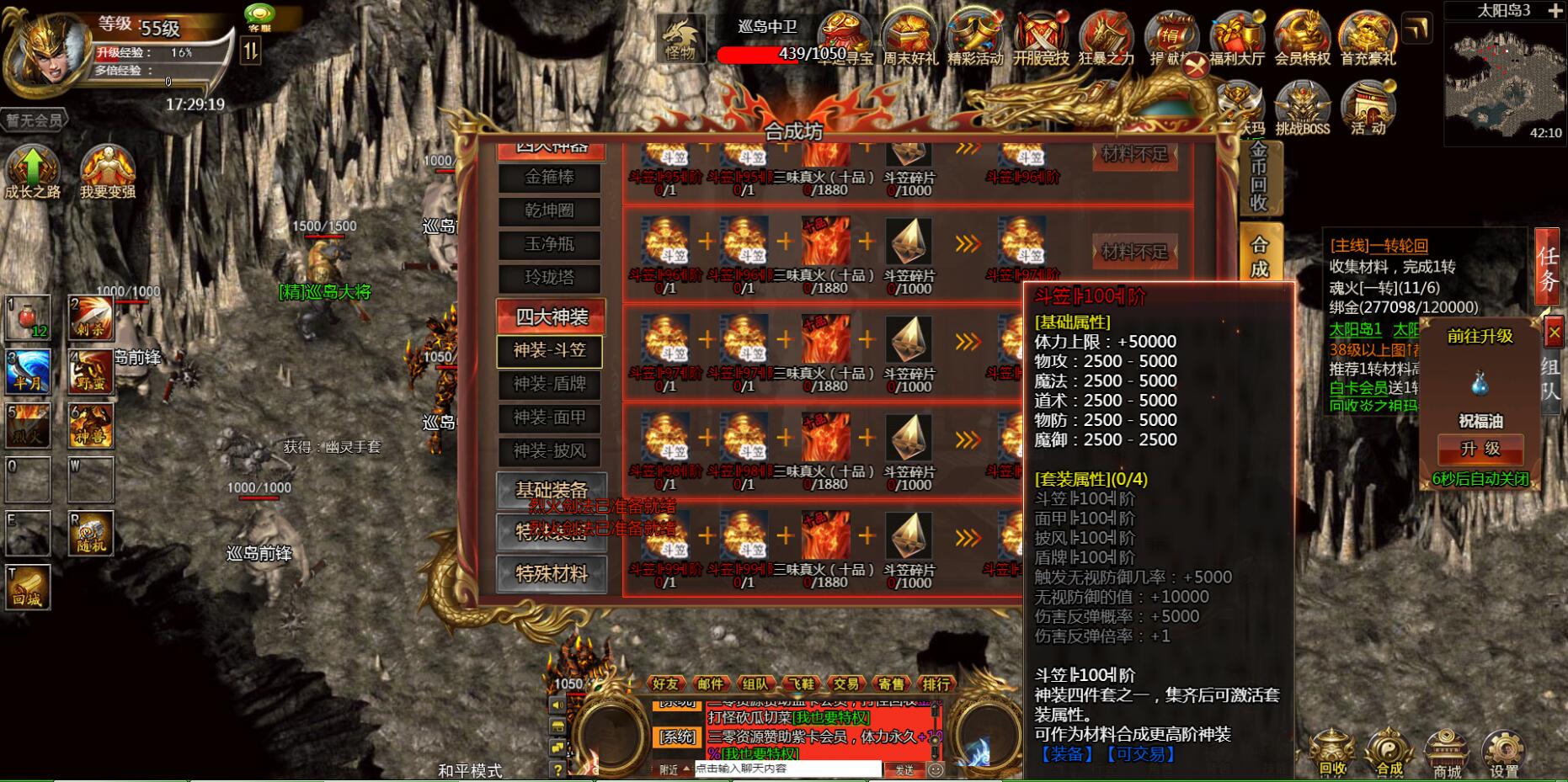
Task: Choose the 乾坤圈 entry
Action: (549, 210)
